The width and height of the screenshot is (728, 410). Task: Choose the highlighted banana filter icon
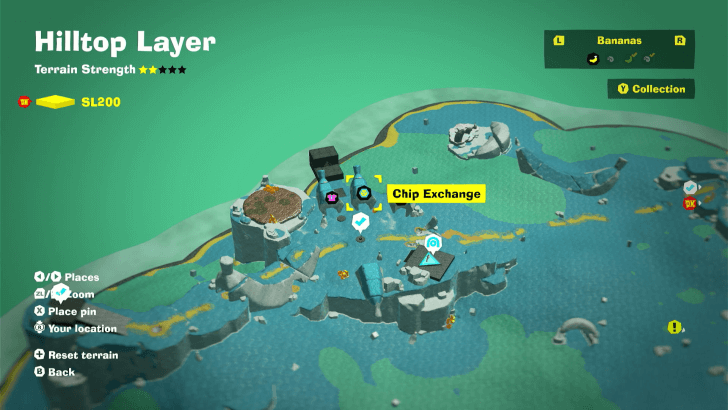pyautogui.click(x=592, y=58)
